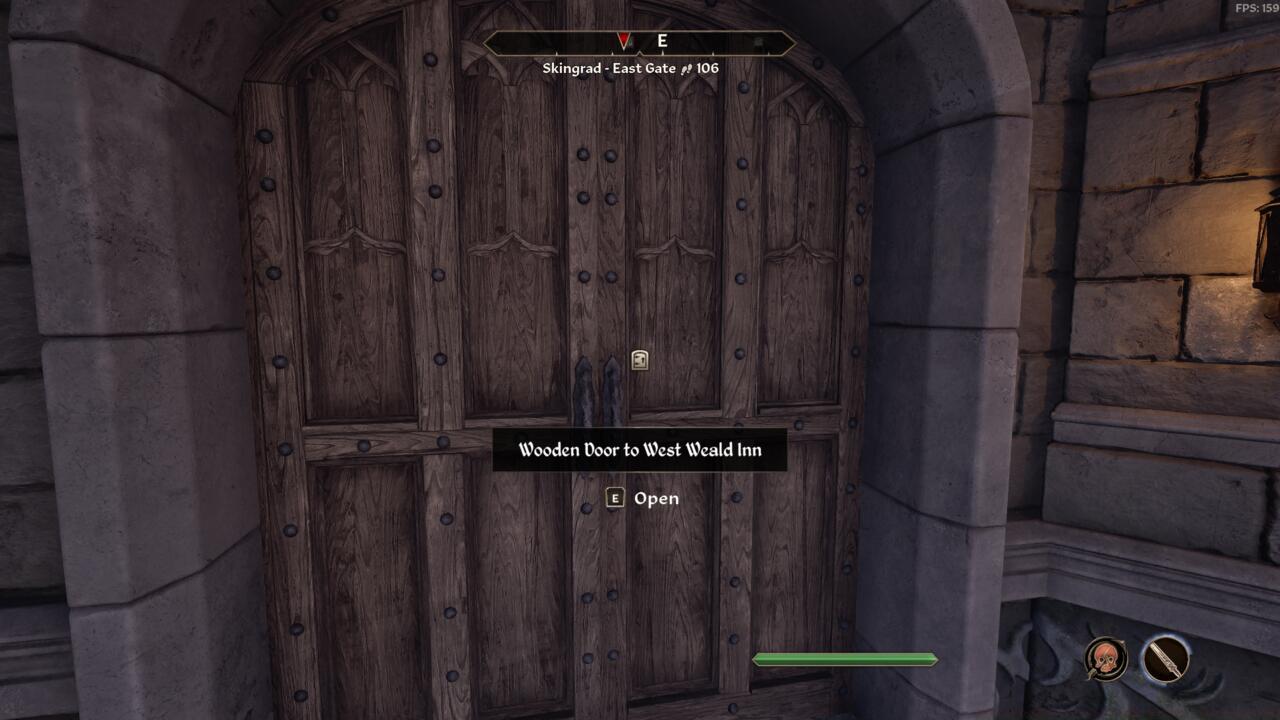Click the skull character status icon
This screenshot has width=1280, height=720.
[x=1105, y=657]
